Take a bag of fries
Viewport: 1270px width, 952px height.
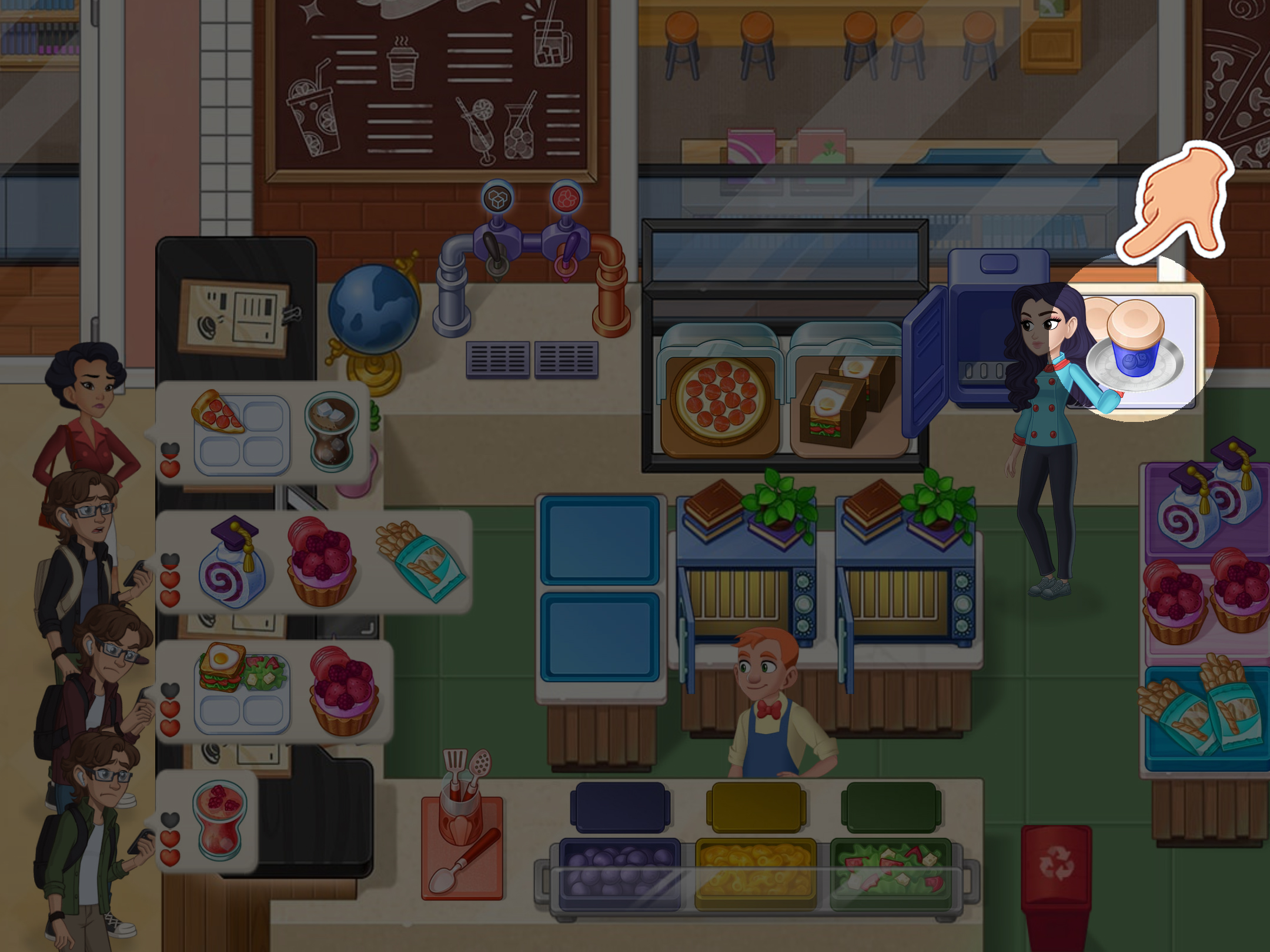click(x=1205, y=710)
